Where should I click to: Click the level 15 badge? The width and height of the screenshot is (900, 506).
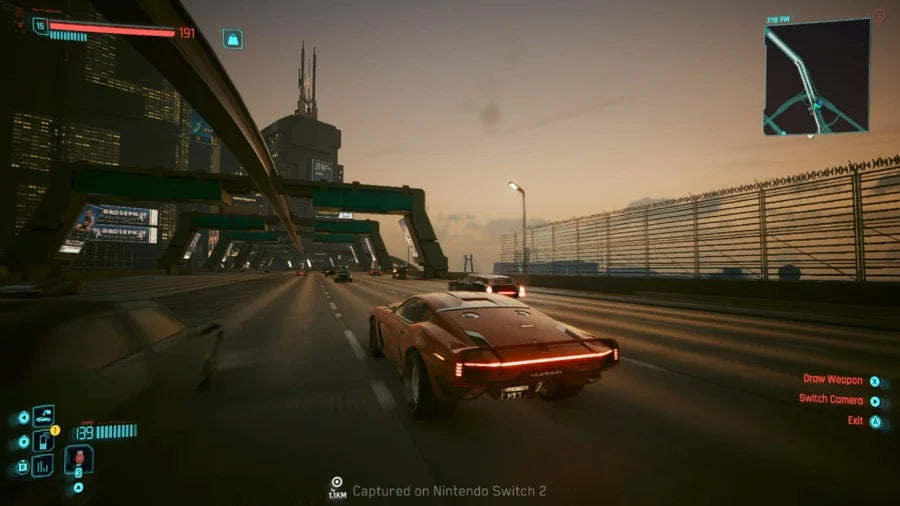[40, 25]
